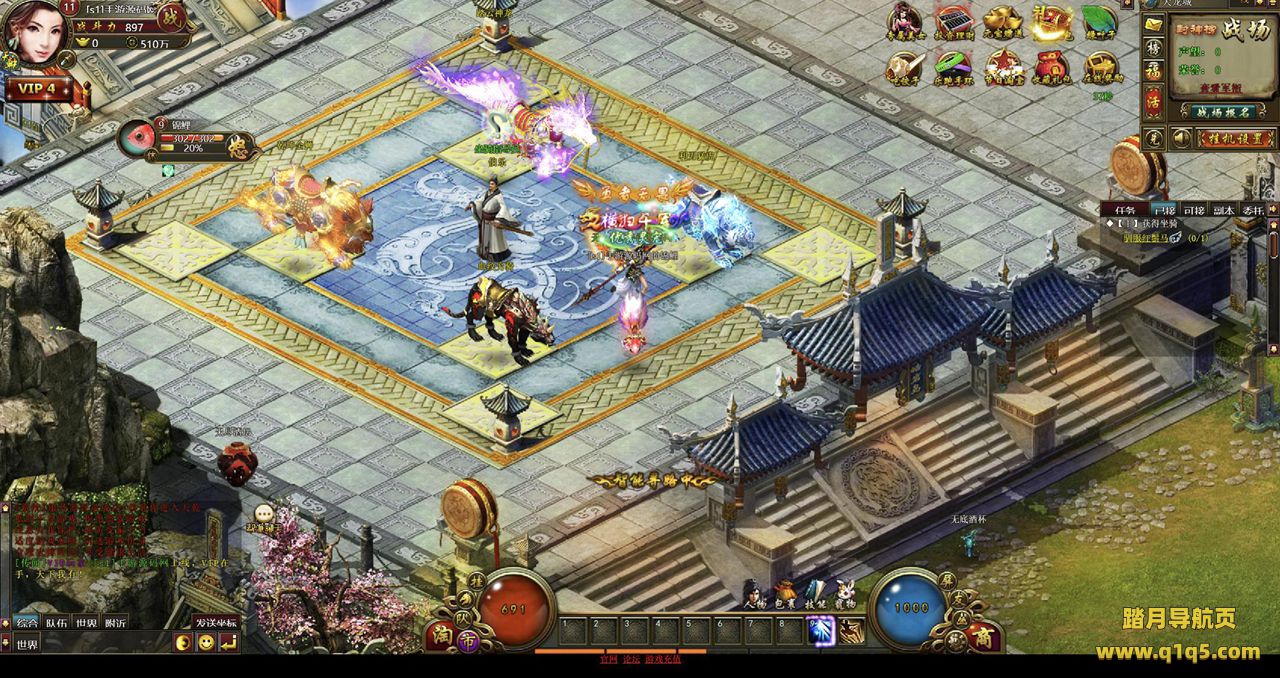Screen dimensions: 1280x678
Task: Toggle the sound speaker button
Action: pyautogui.click(x=1181, y=138)
